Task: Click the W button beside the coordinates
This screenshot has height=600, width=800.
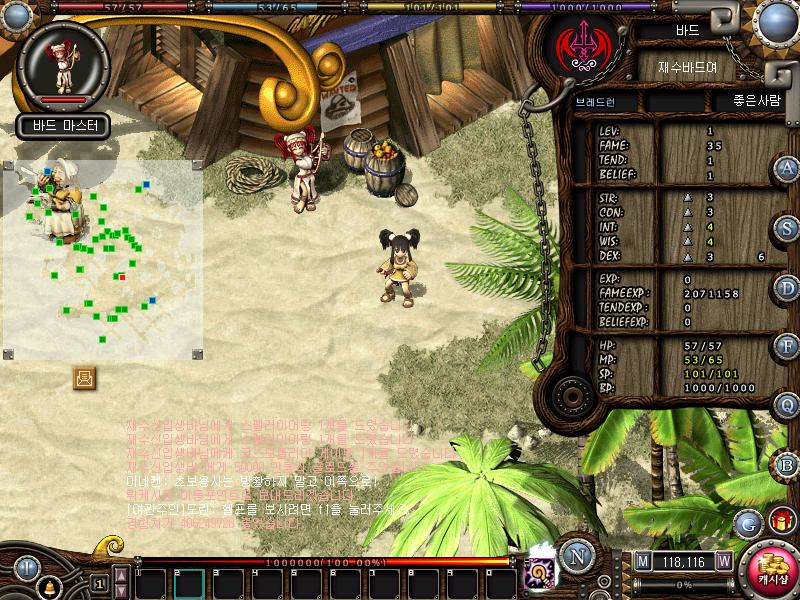Action: [723, 560]
